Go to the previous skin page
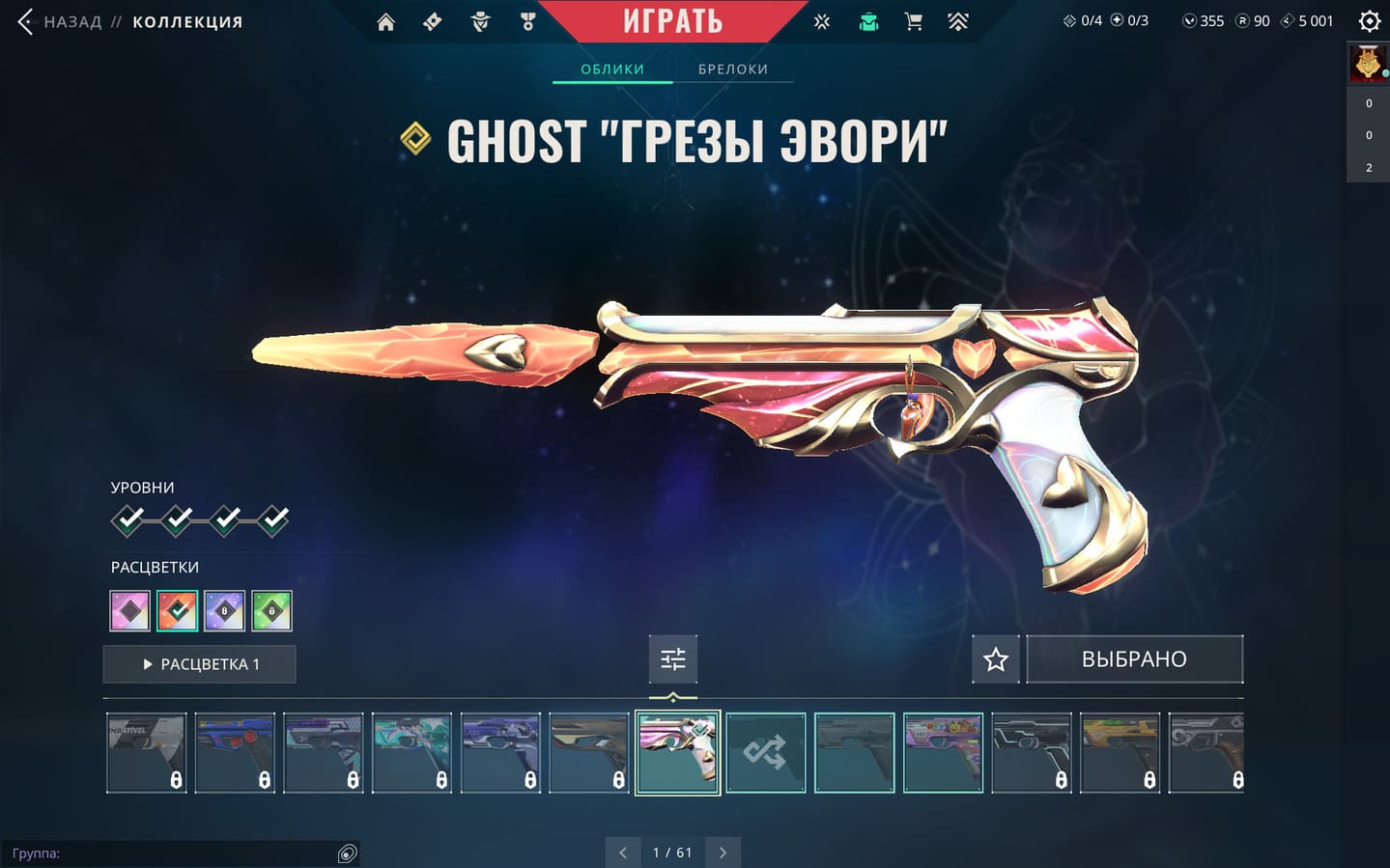1390x868 pixels. click(x=623, y=853)
